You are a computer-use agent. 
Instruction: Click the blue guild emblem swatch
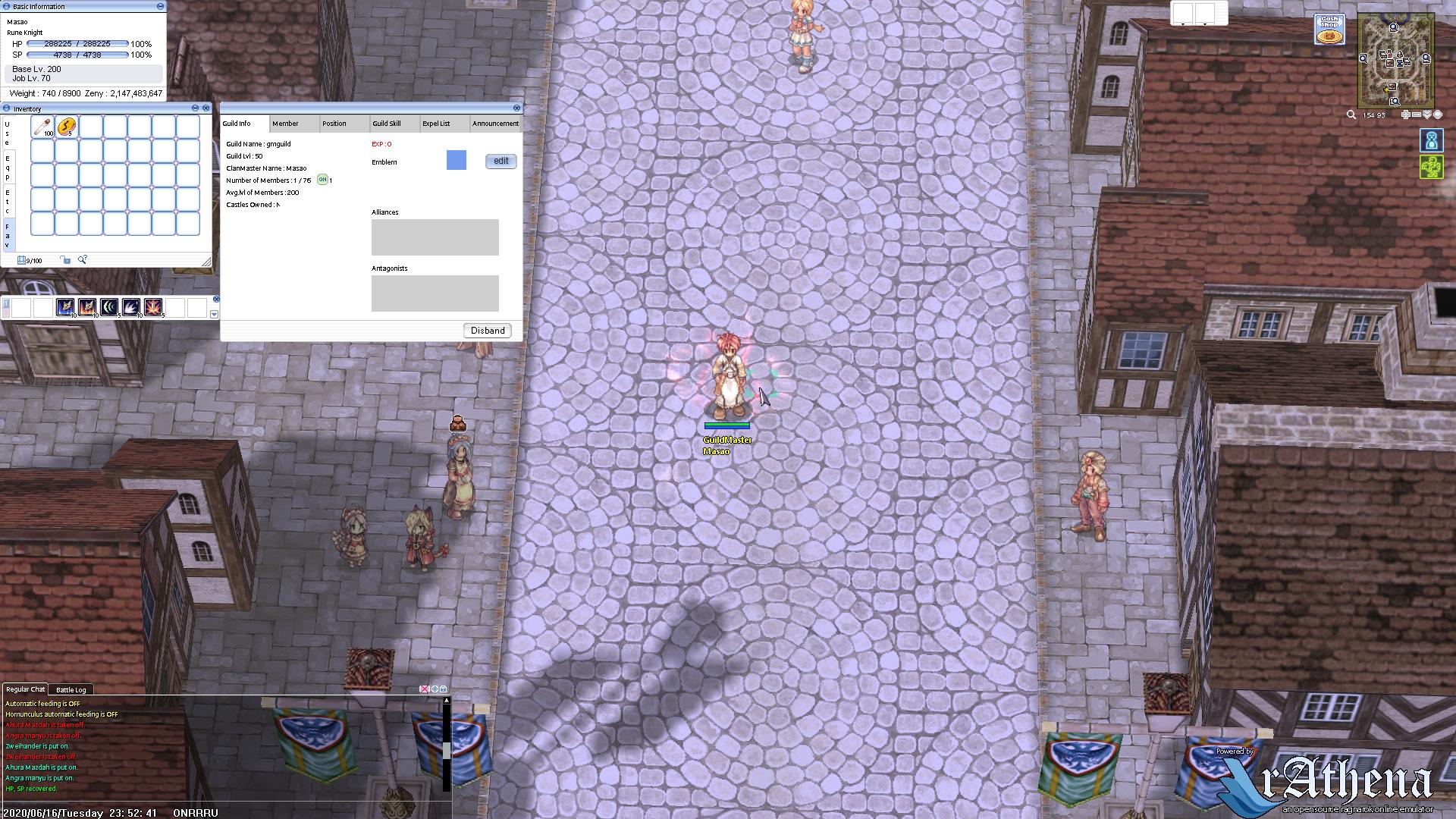click(x=456, y=161)
